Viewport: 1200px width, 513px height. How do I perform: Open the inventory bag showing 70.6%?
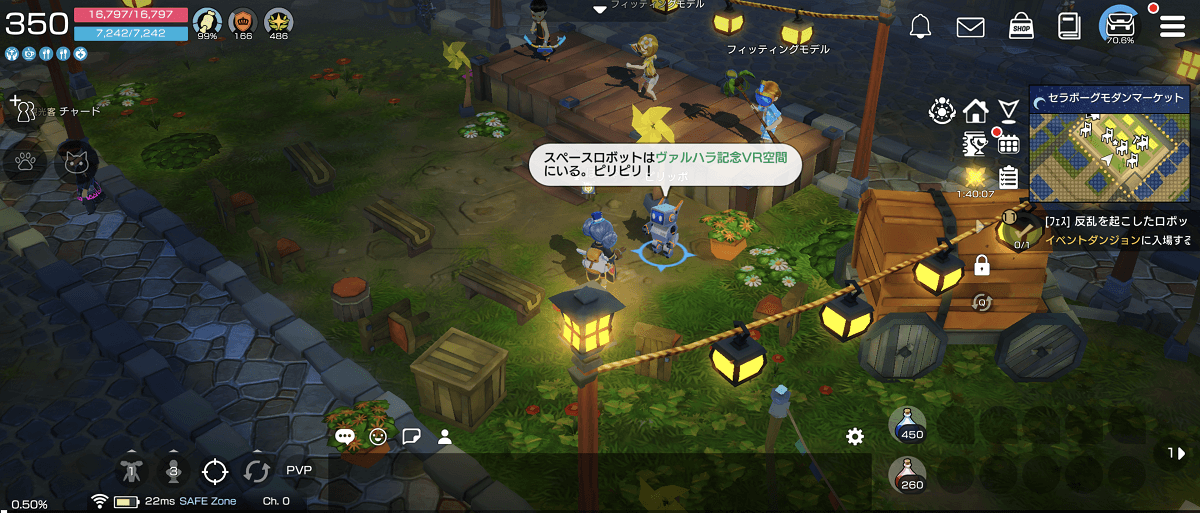click(1119, 25)
